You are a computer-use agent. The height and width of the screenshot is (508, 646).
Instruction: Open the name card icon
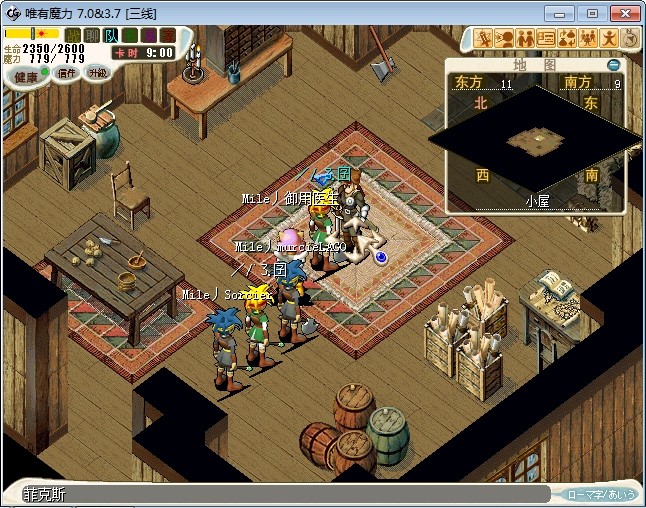coord(546,38)
